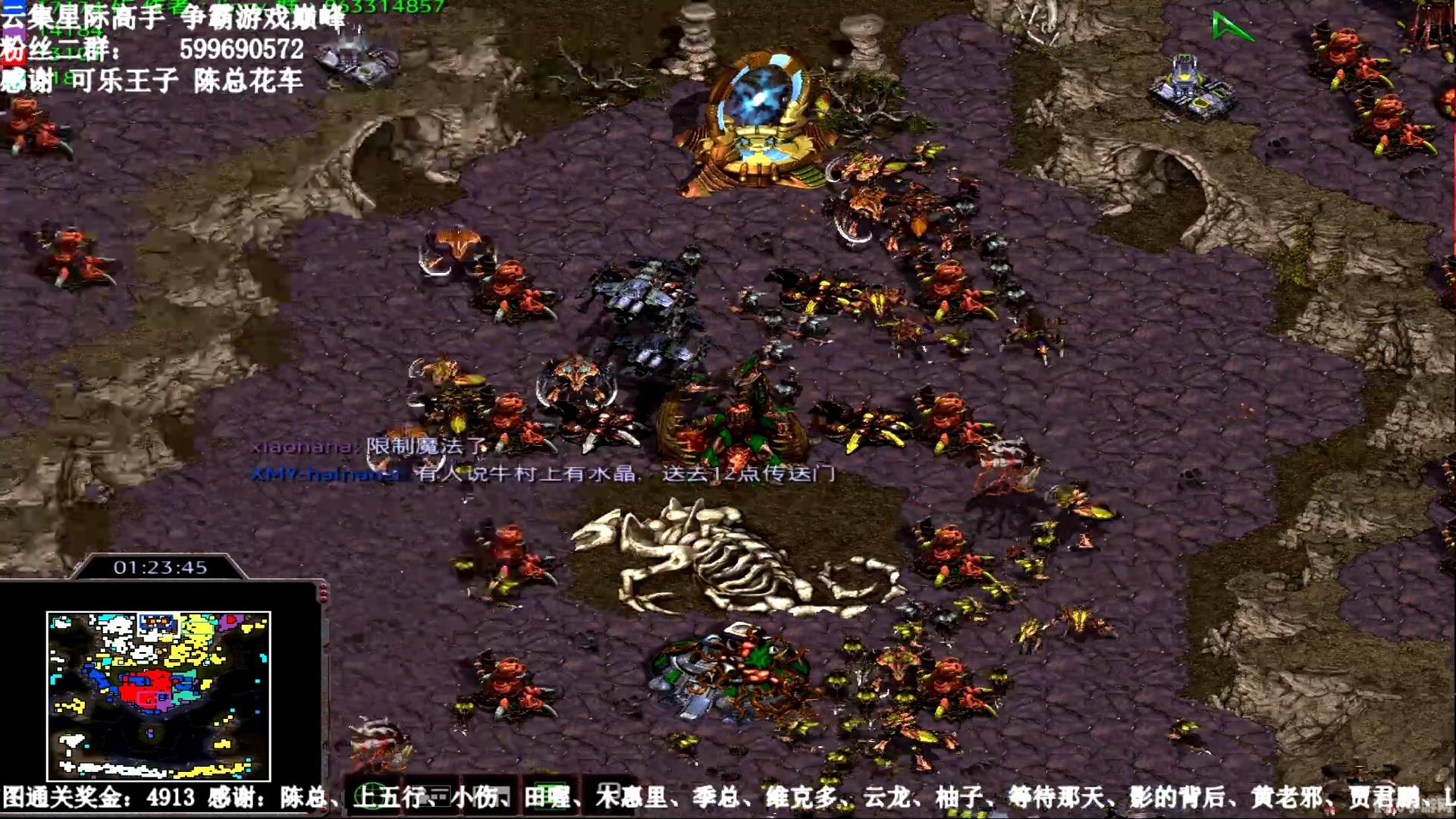Click the globe icon on the bottom command bar

[370, 793]
